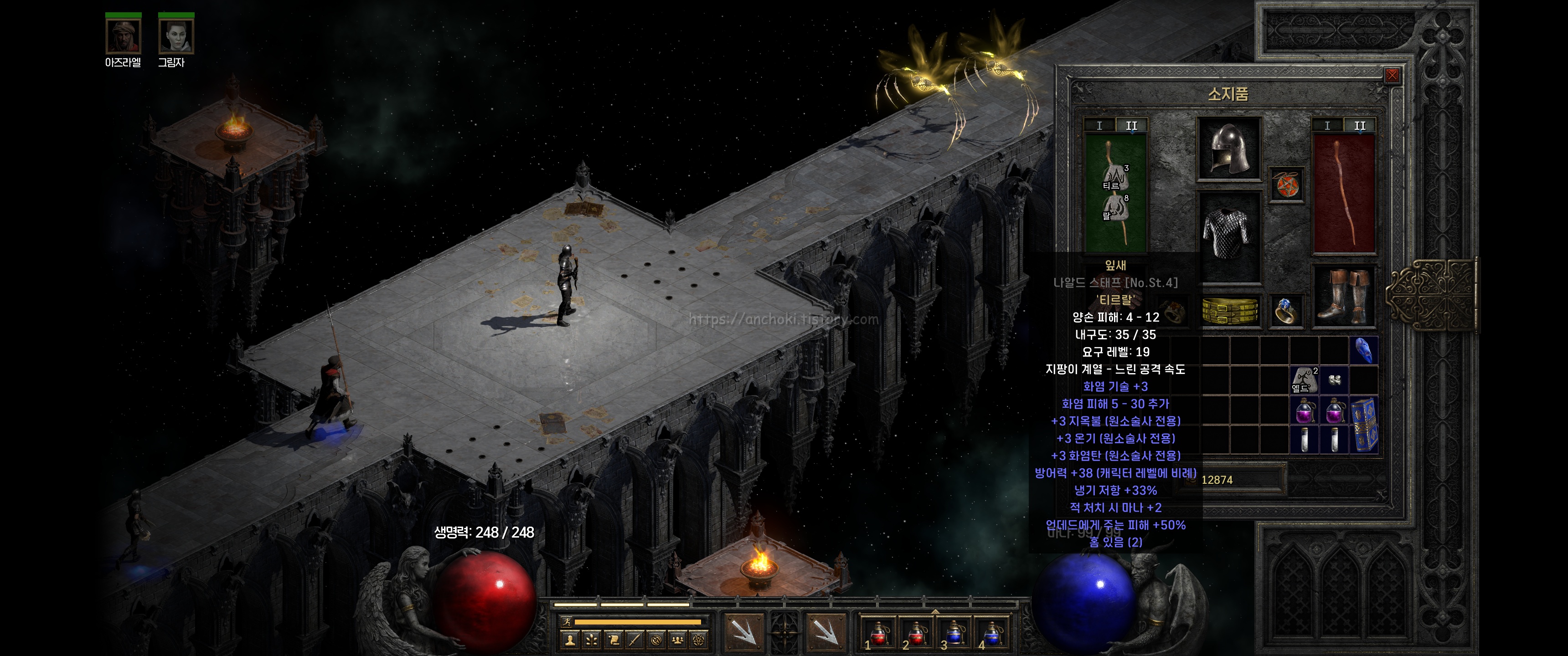
Task: Open the right mouse skill selector
Action: pyautogui.click(x=825, y=632)
